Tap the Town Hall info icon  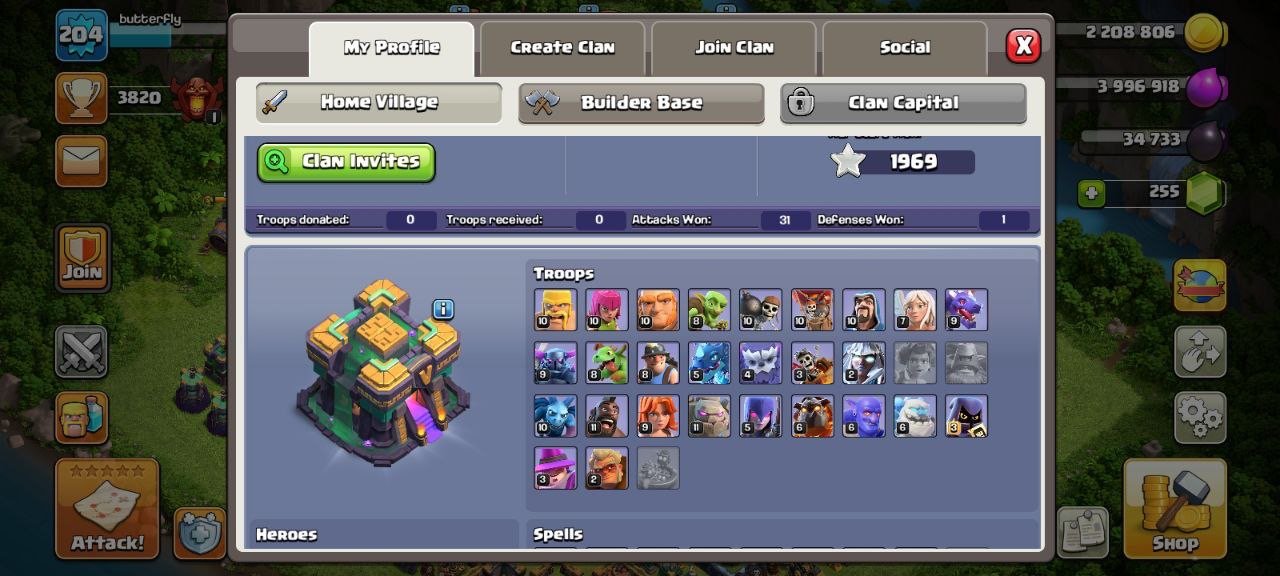443,309
